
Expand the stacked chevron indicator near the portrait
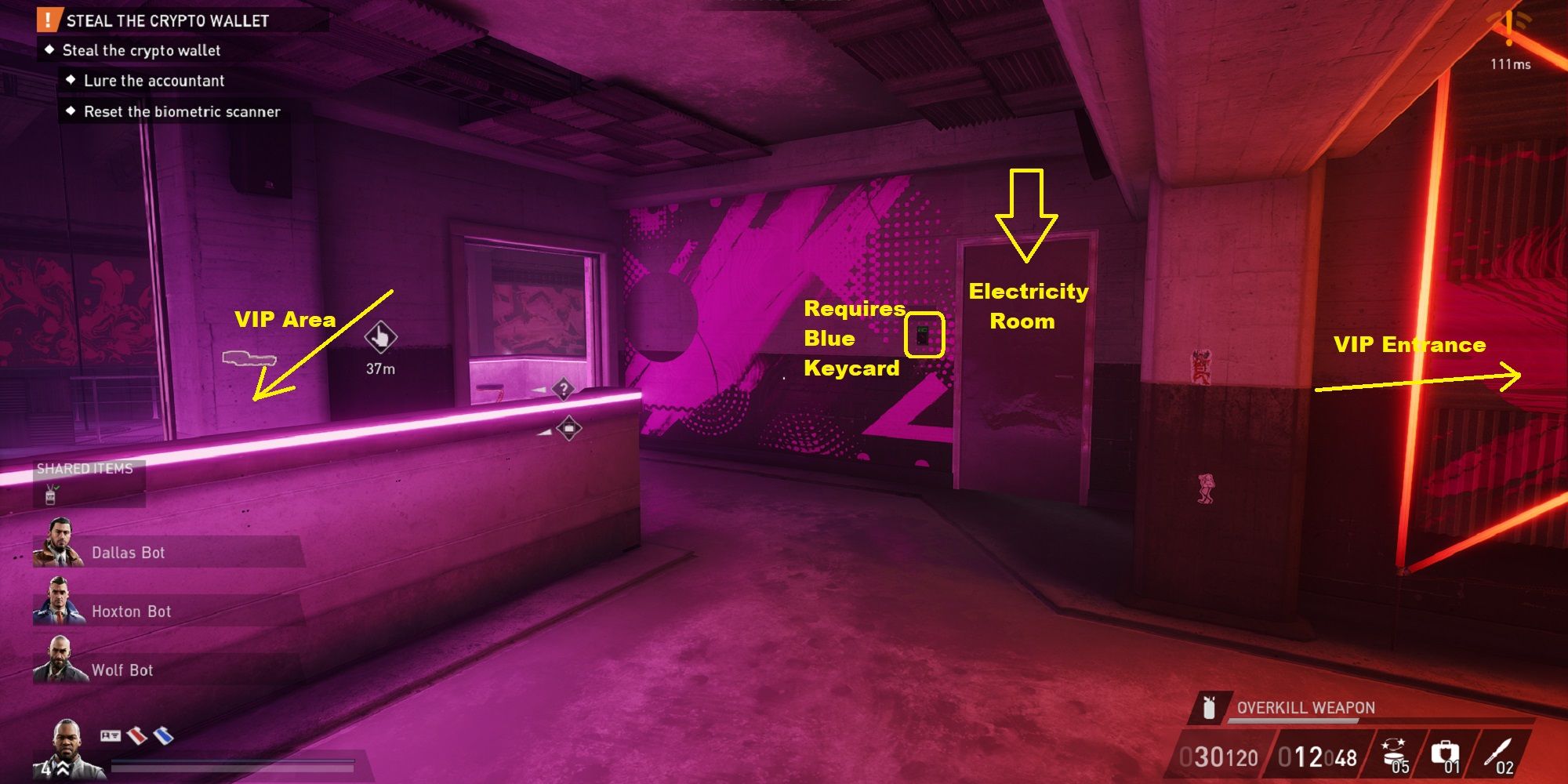(x=63, y=767)
